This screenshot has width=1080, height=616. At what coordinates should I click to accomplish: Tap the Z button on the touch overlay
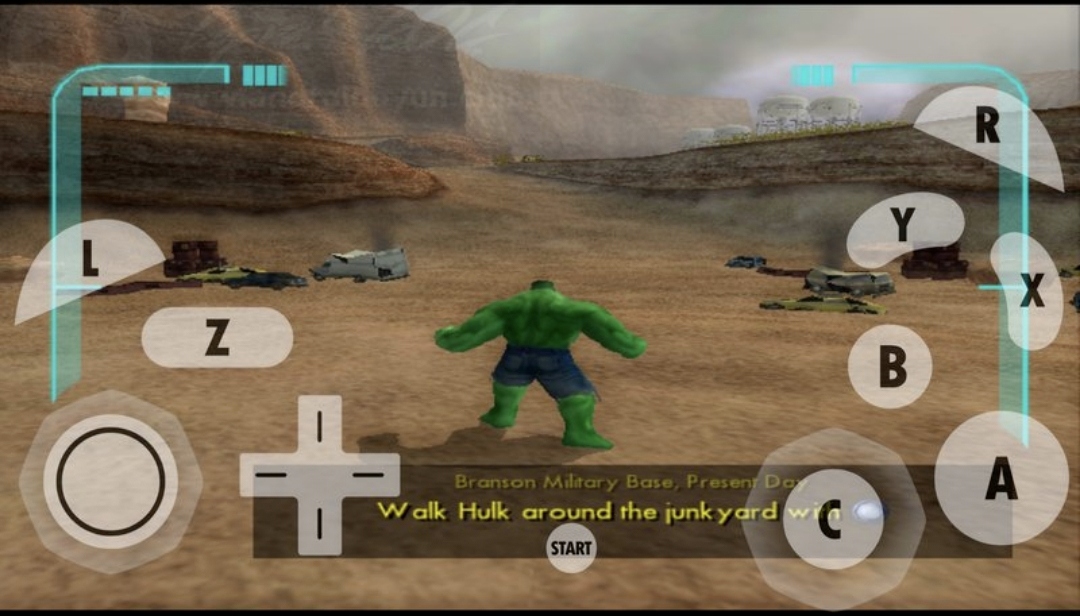[217, 338]
